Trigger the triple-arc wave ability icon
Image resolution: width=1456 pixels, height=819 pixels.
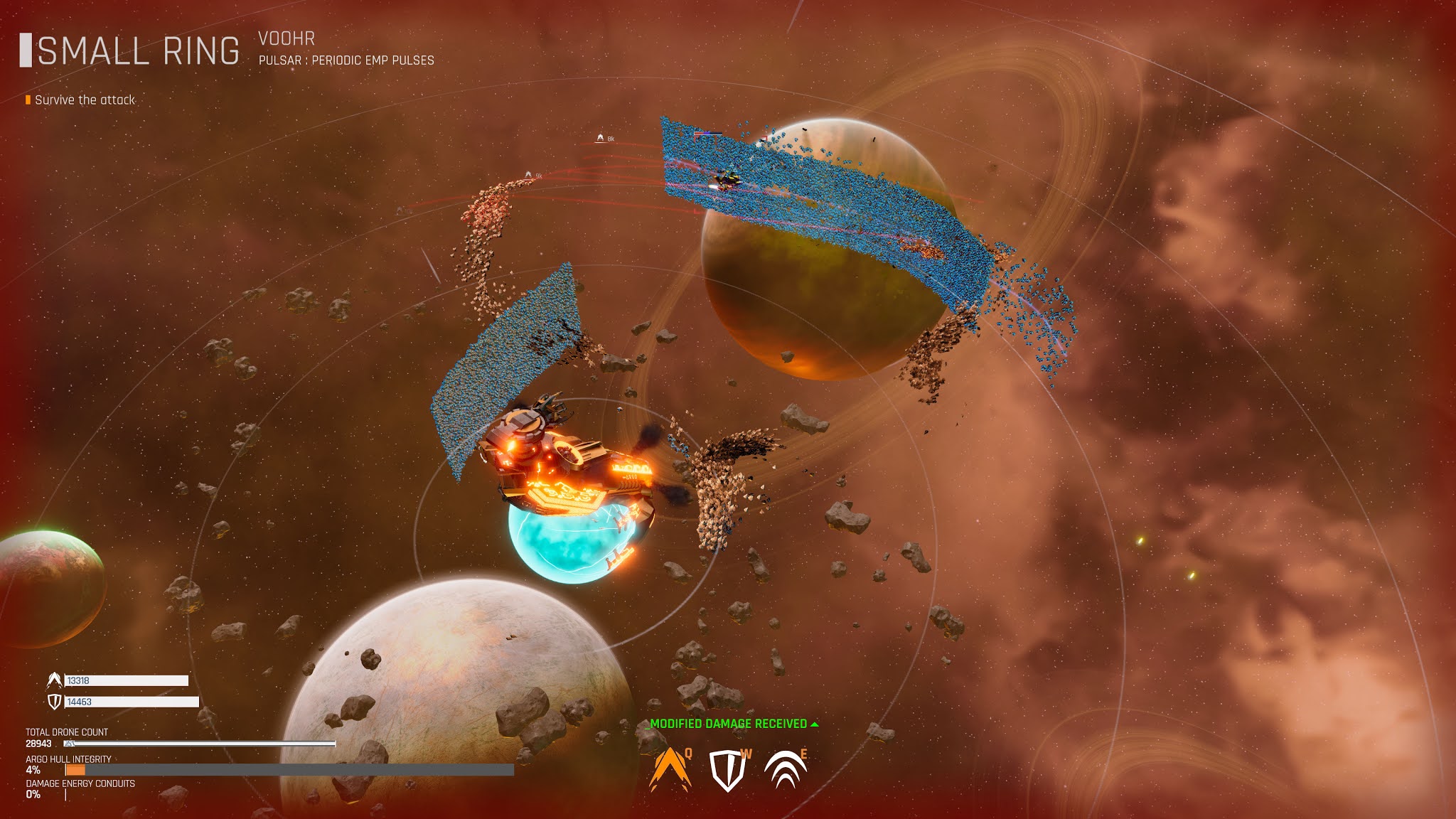pyautogui.click(x=785, y=771)
